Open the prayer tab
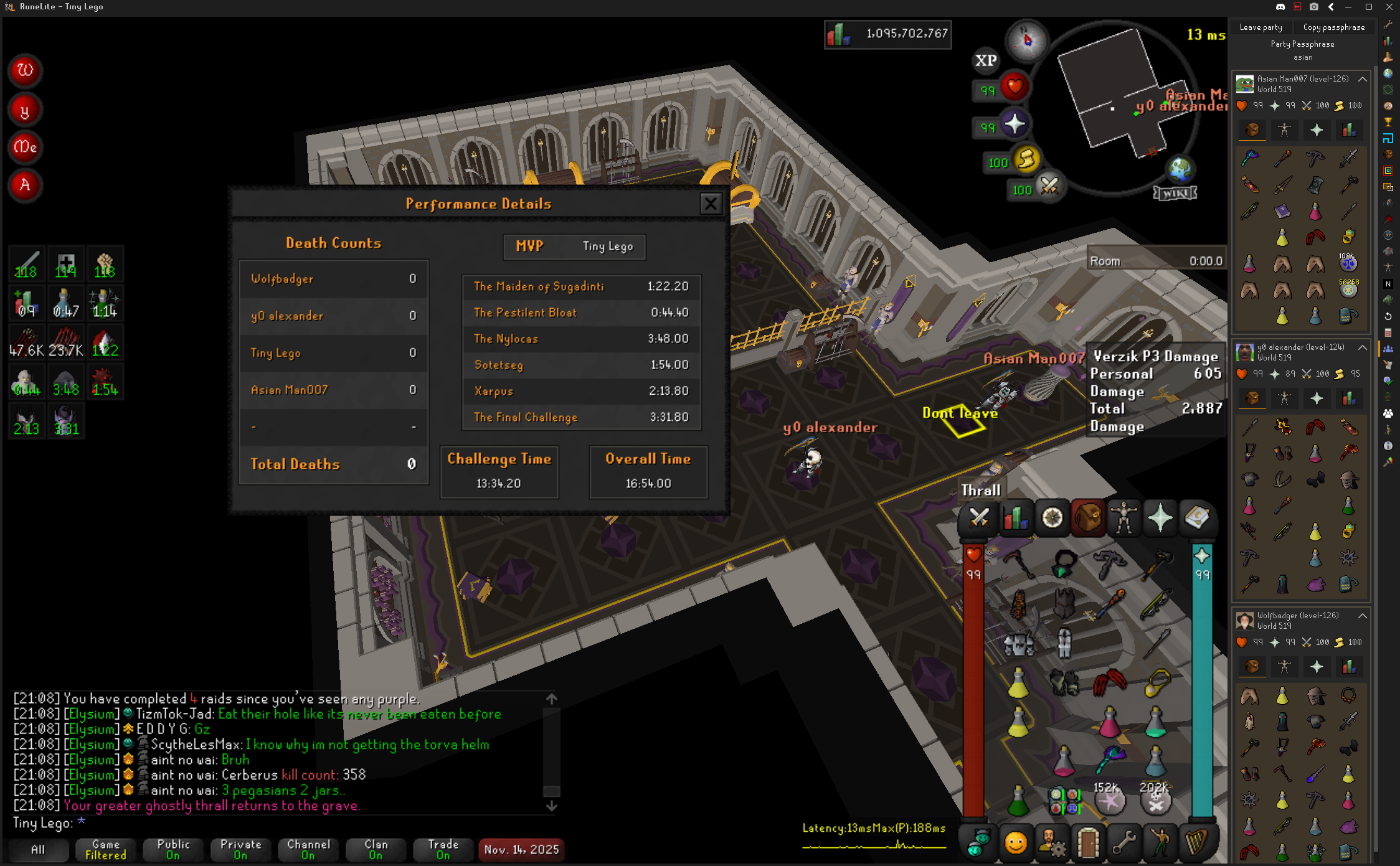This screenshot has width=1400, height=866. [1160, 518]
